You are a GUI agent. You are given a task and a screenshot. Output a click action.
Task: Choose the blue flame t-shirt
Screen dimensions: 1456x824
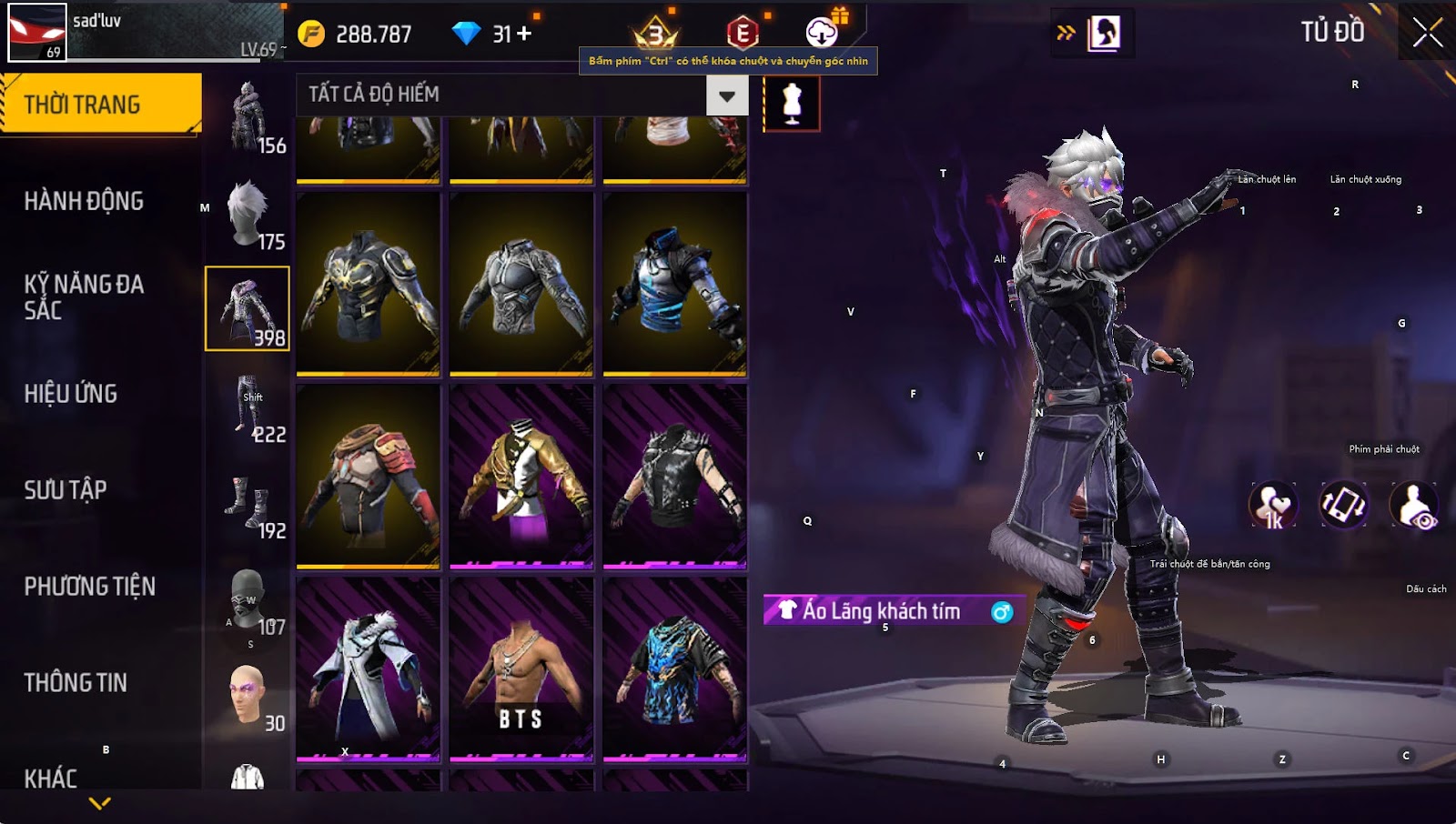click(674, 668)
